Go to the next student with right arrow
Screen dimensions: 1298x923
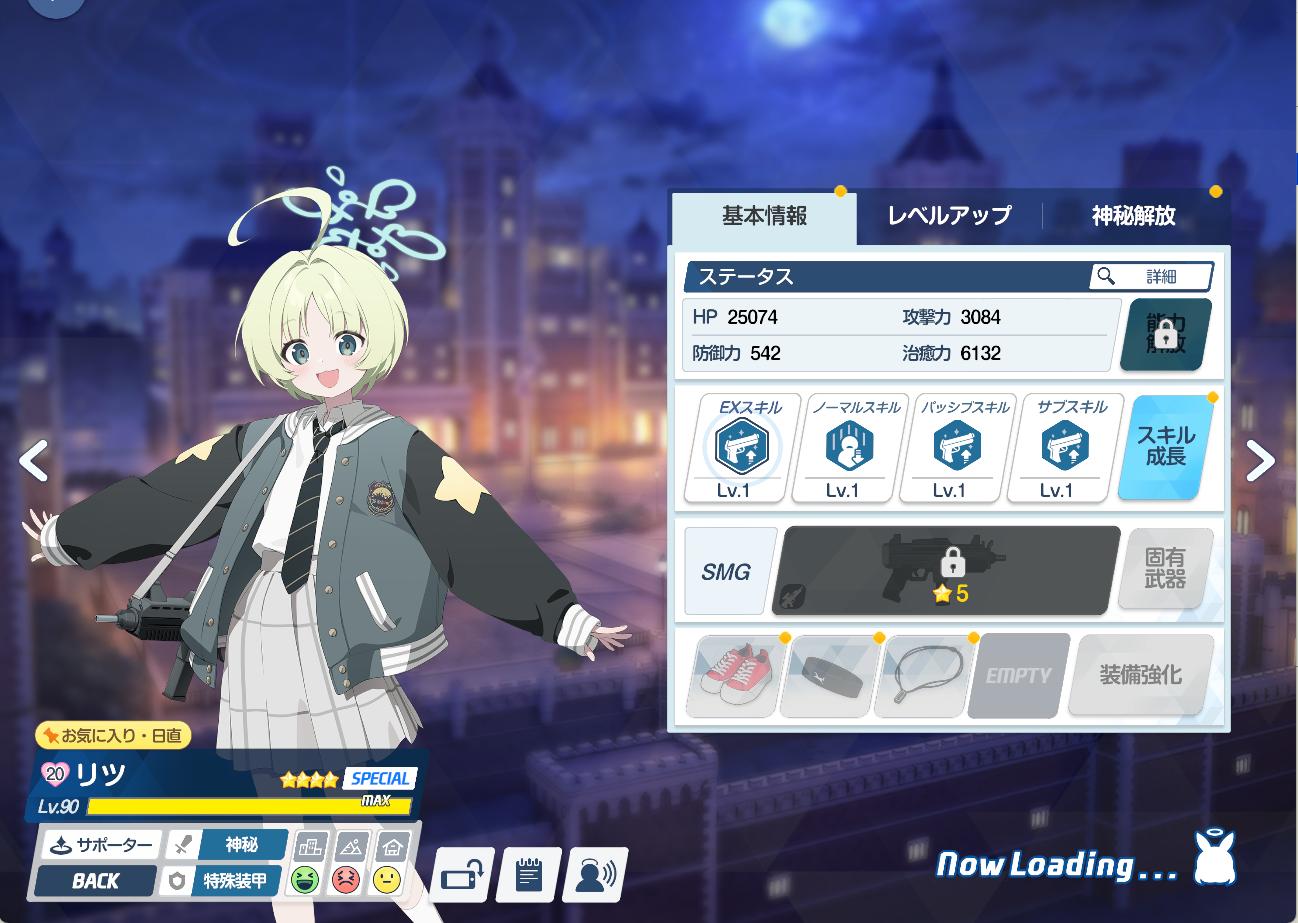[x=1260, y=461]
